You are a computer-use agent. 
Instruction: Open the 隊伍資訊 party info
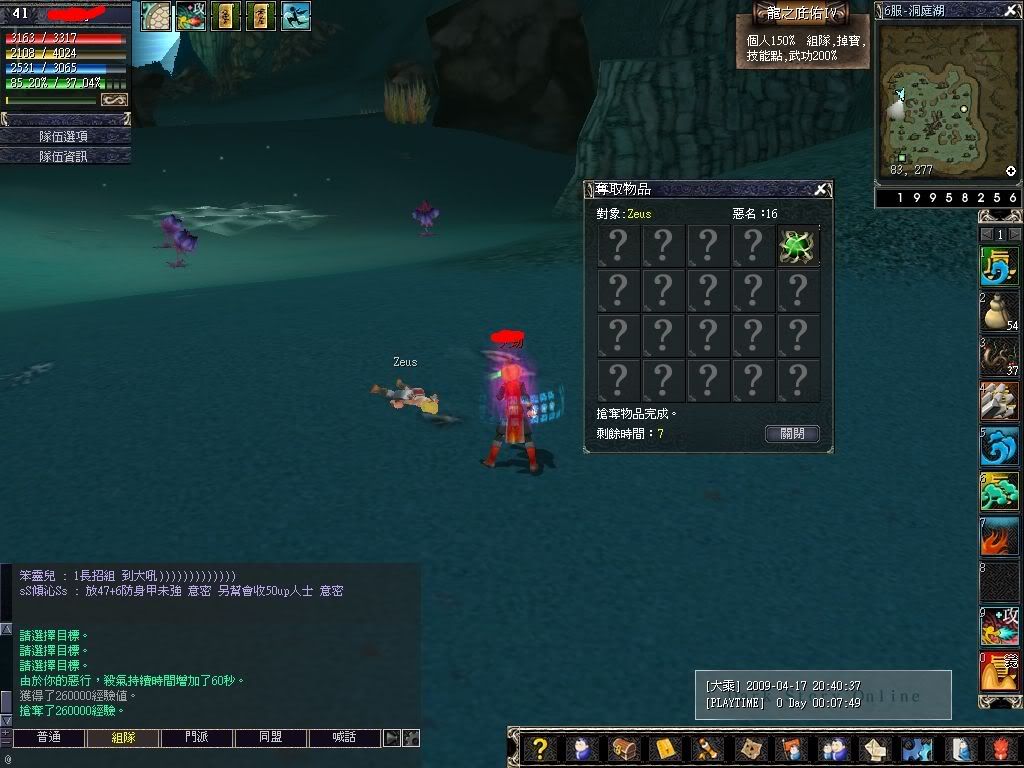pyautogui.click(x=65, y=156)
